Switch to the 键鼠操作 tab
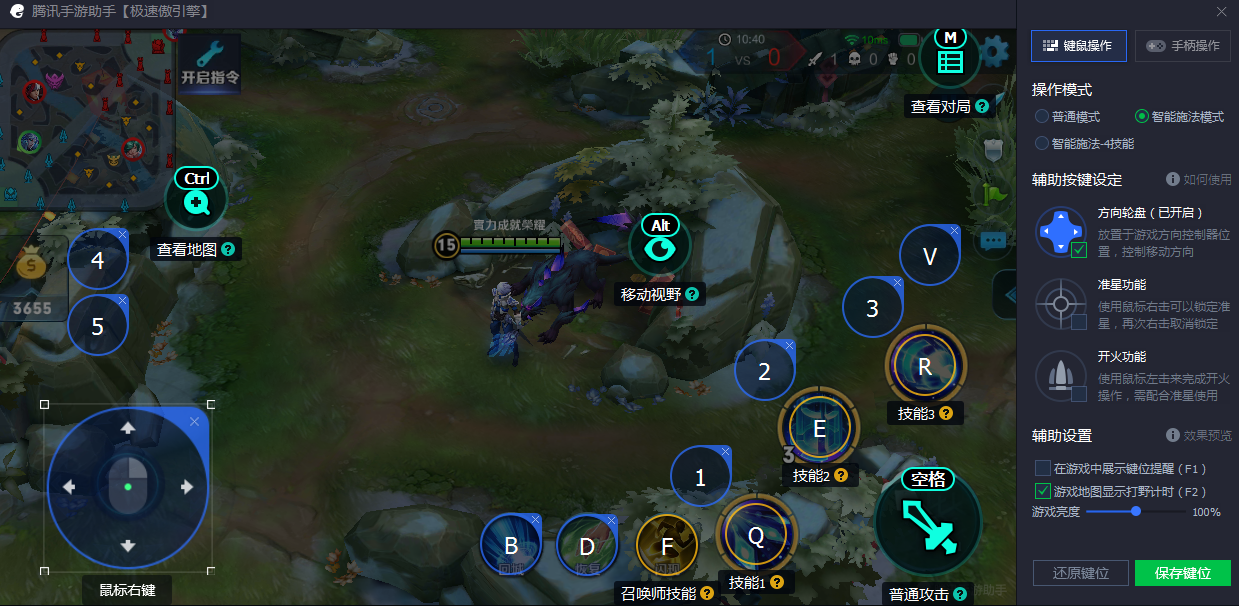 coord(1078,46)
